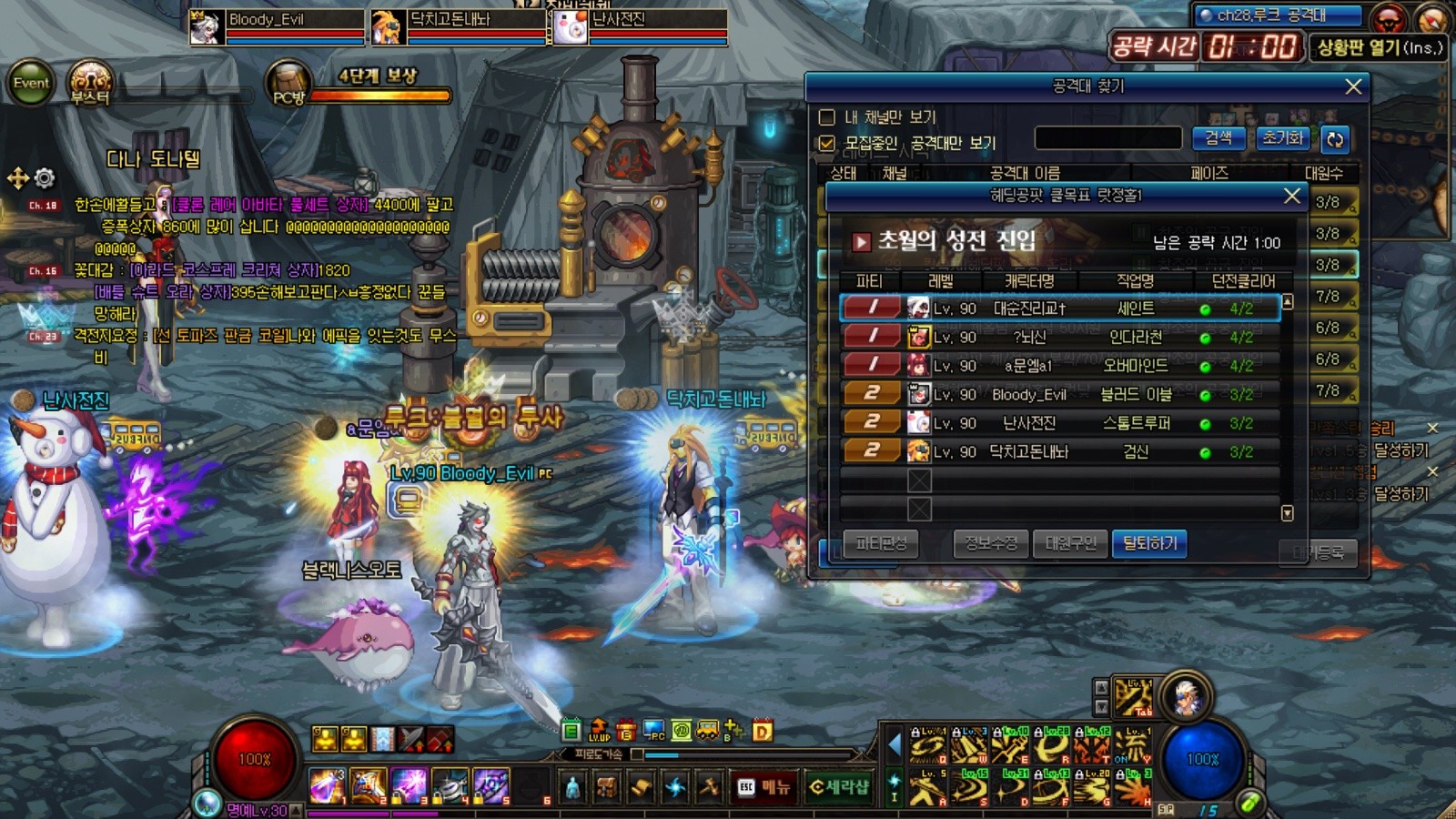
Task: Click the raid name search field
Action: [1107, 138]
